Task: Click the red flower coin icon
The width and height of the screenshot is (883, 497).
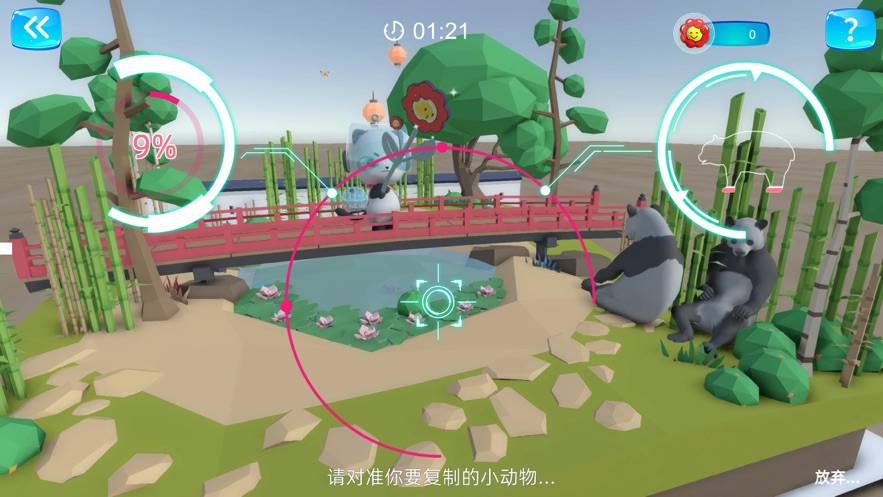Action: [692, 34]
